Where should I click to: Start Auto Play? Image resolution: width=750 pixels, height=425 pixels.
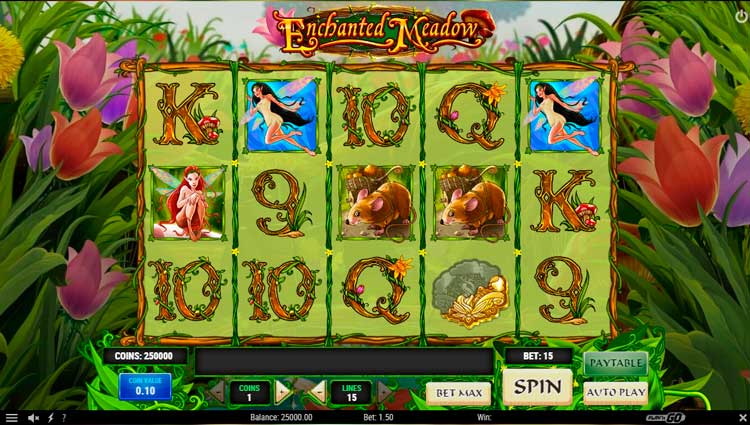coord(615,393)
